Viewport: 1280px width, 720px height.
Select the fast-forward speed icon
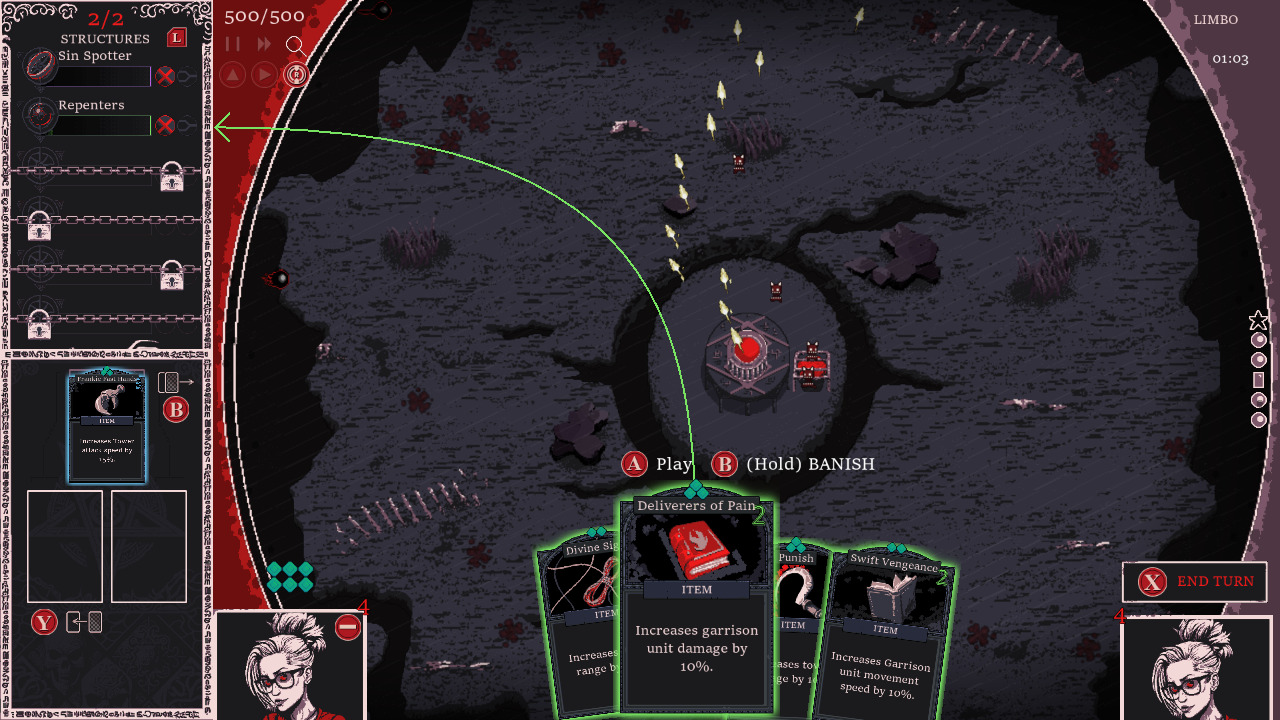(264, 42)
